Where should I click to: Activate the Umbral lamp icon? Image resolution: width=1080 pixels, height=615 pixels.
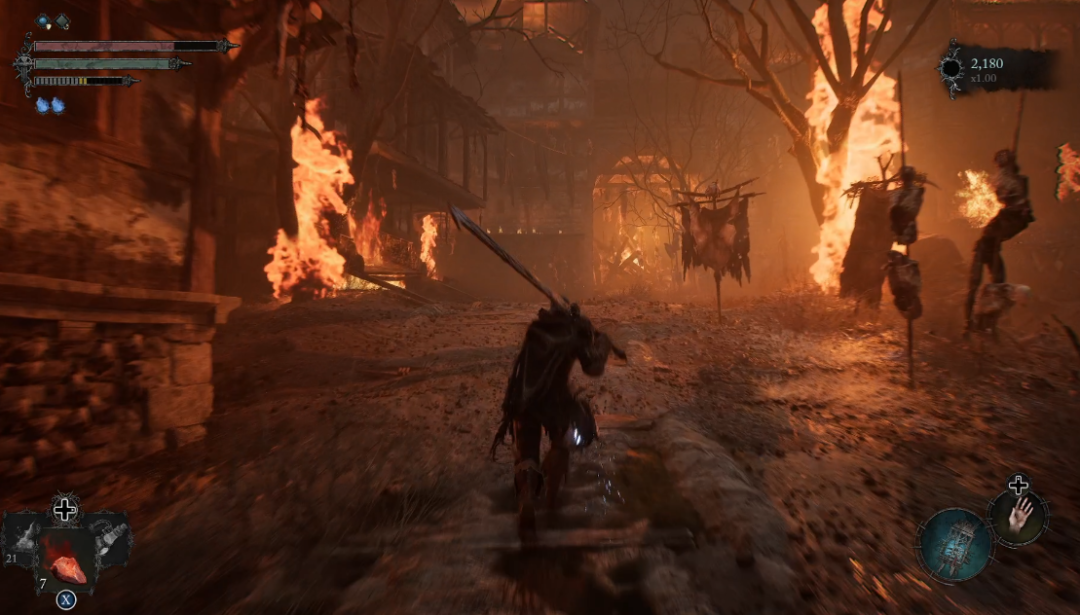coord(955,545)
